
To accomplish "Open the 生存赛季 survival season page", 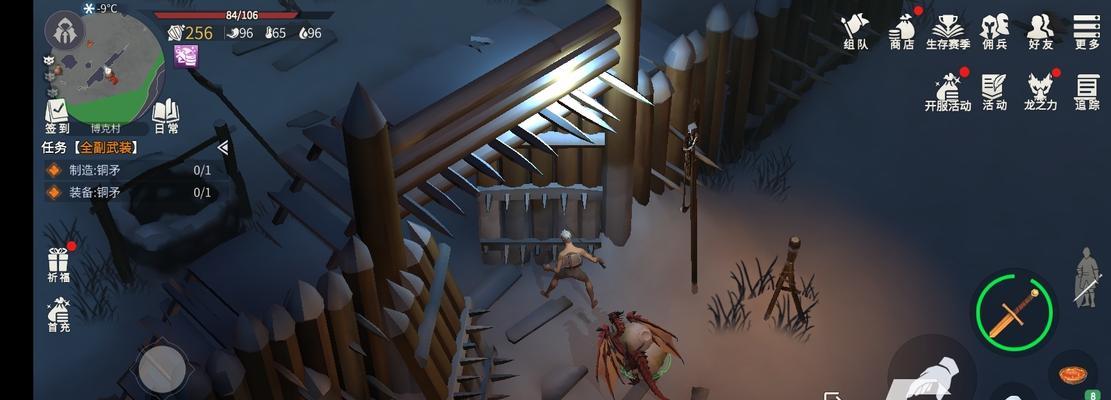I will pyautogui.click(x=948, y=30).
